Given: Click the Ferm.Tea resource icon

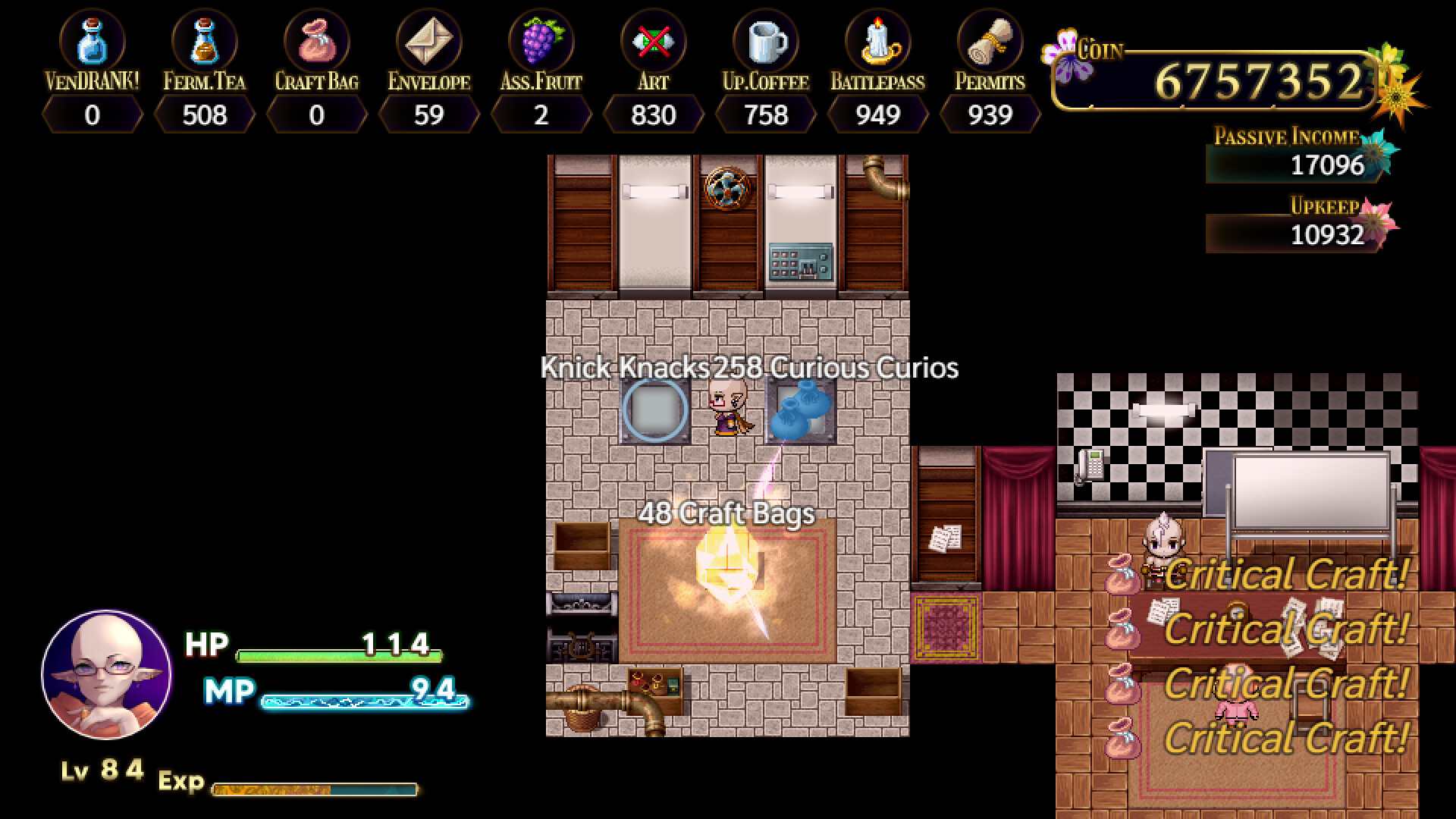Looking at the screenshot, I should (203, 43).
